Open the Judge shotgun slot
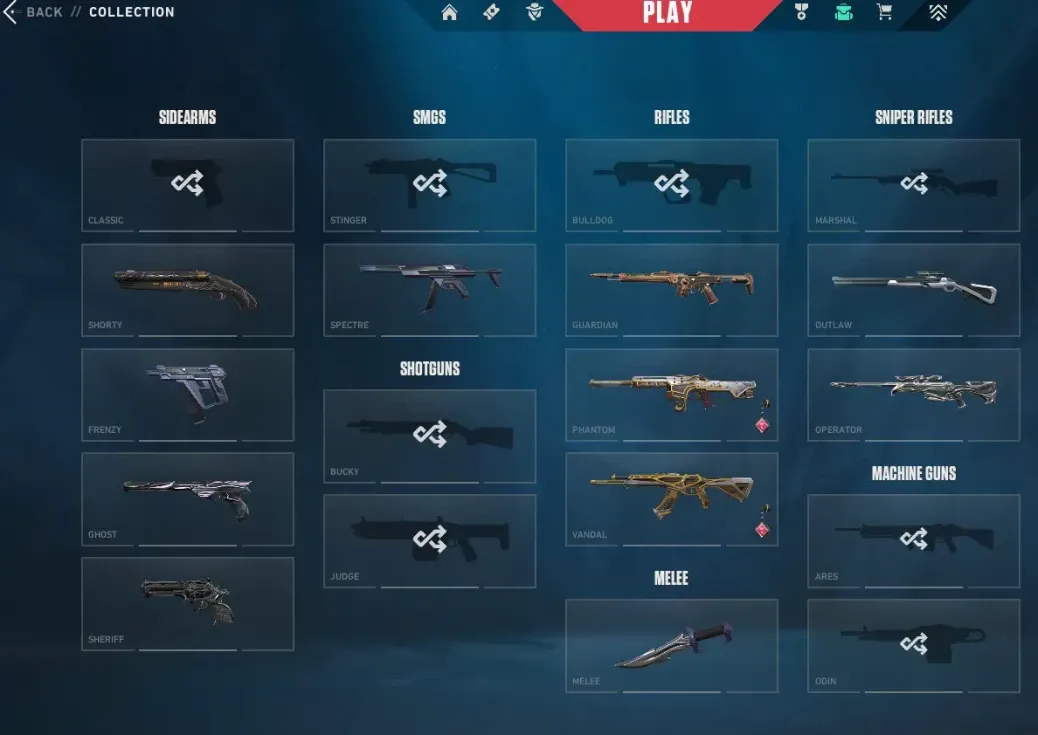The image size is (1038, 735). [429, 540]
